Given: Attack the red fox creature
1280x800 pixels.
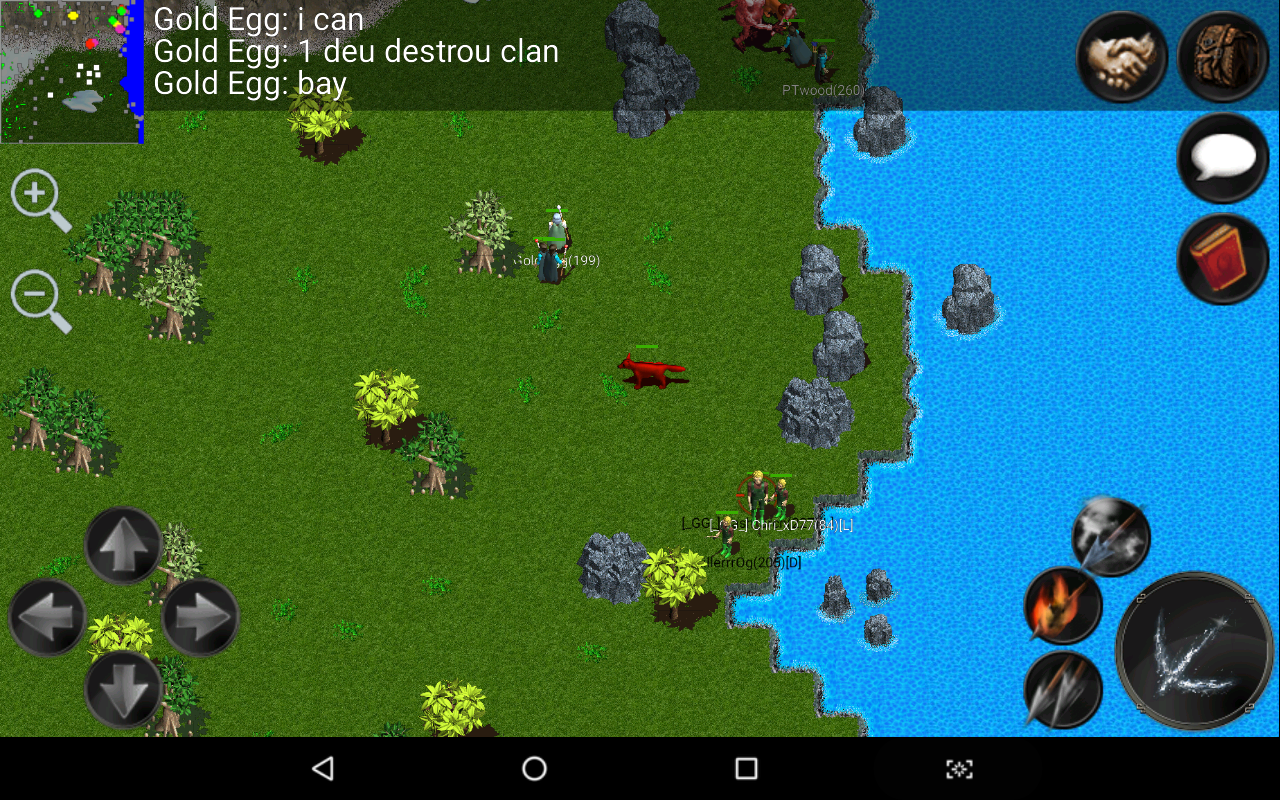Looking at the screenshot, I should pyautogui.click(x=652, y=370).
